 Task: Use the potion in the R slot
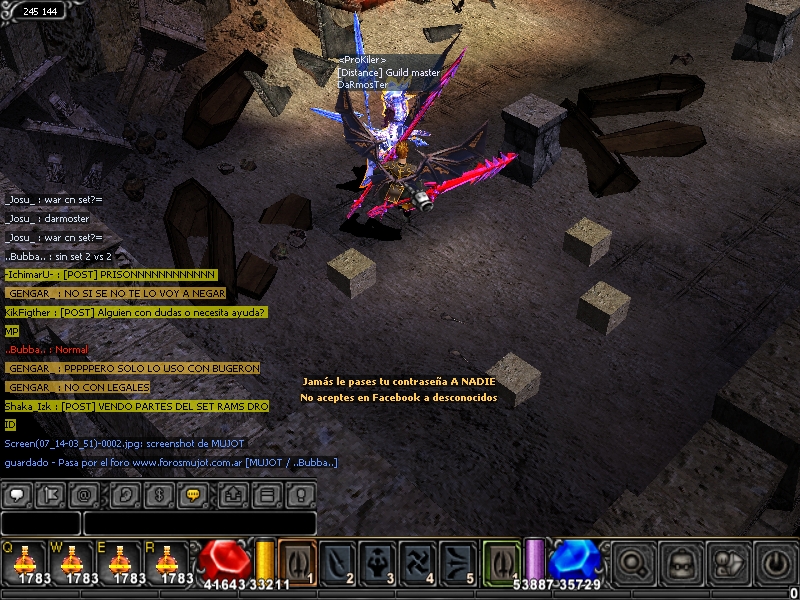tap(168, 561)
